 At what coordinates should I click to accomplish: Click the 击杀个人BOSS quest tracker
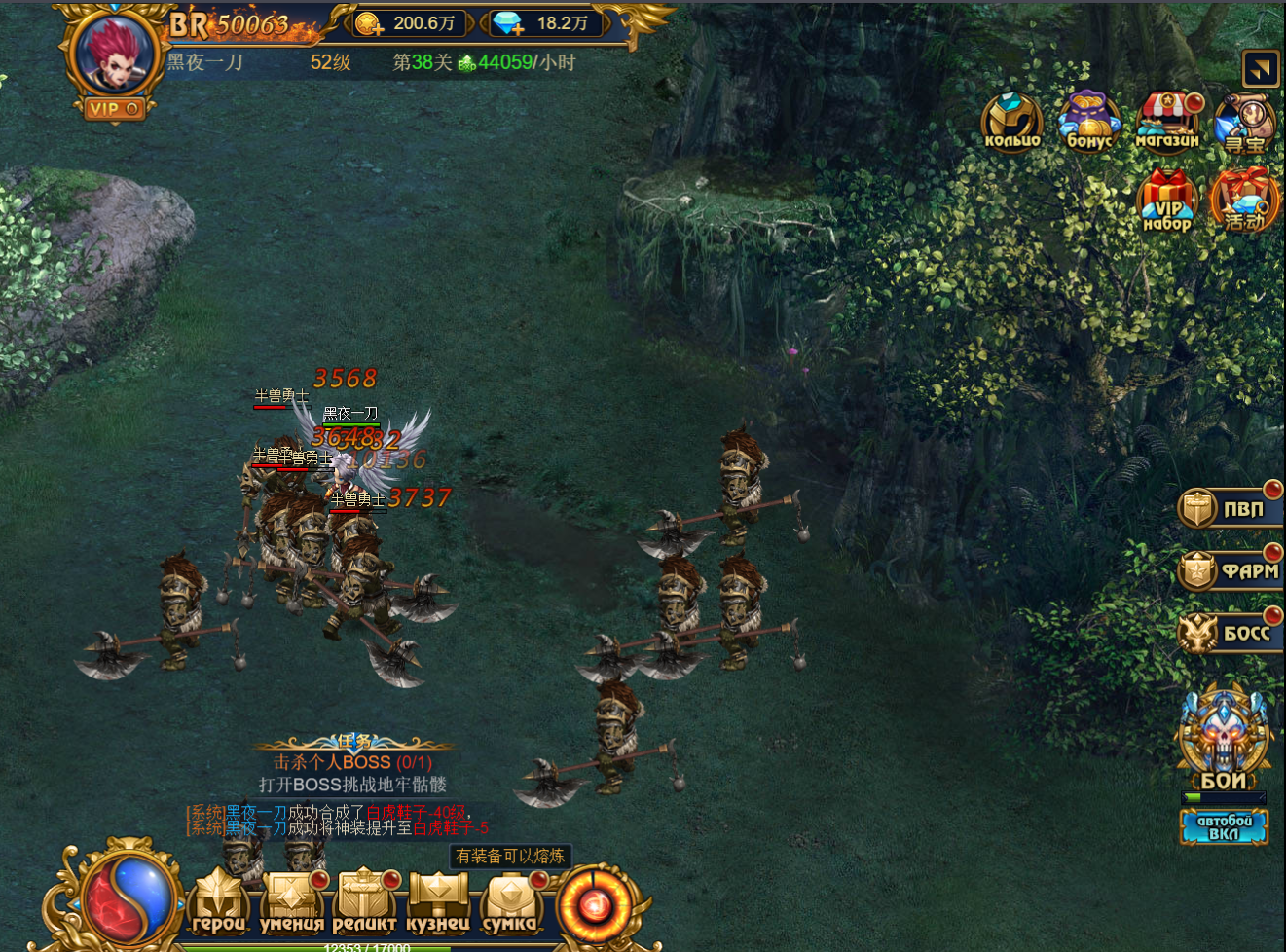coord(352,763)
